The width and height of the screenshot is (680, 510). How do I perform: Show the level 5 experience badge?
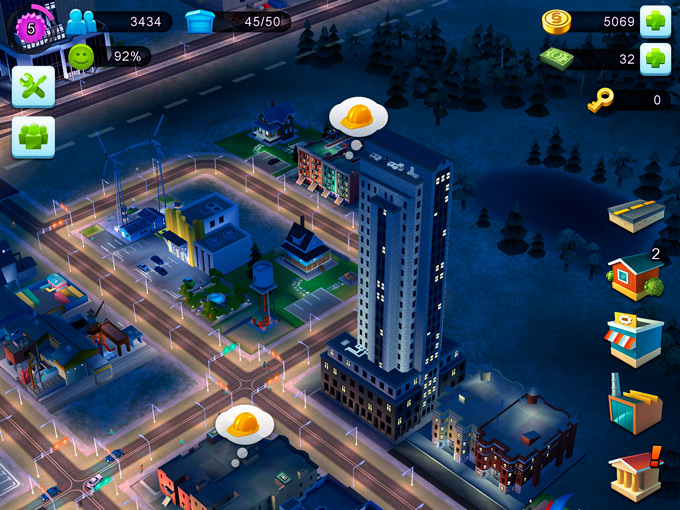(31, 27)
